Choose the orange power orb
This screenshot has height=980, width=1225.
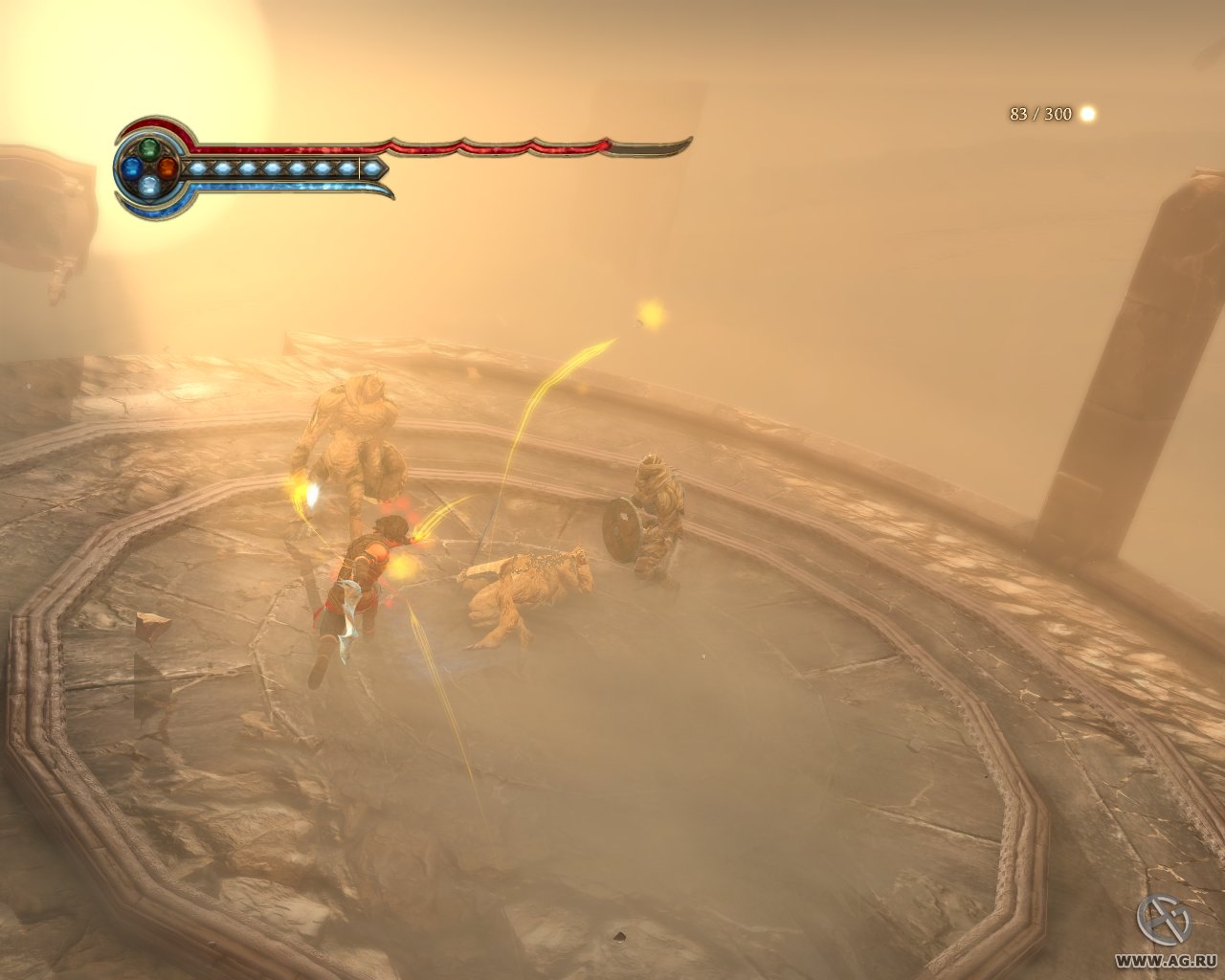tap(167, 167)
